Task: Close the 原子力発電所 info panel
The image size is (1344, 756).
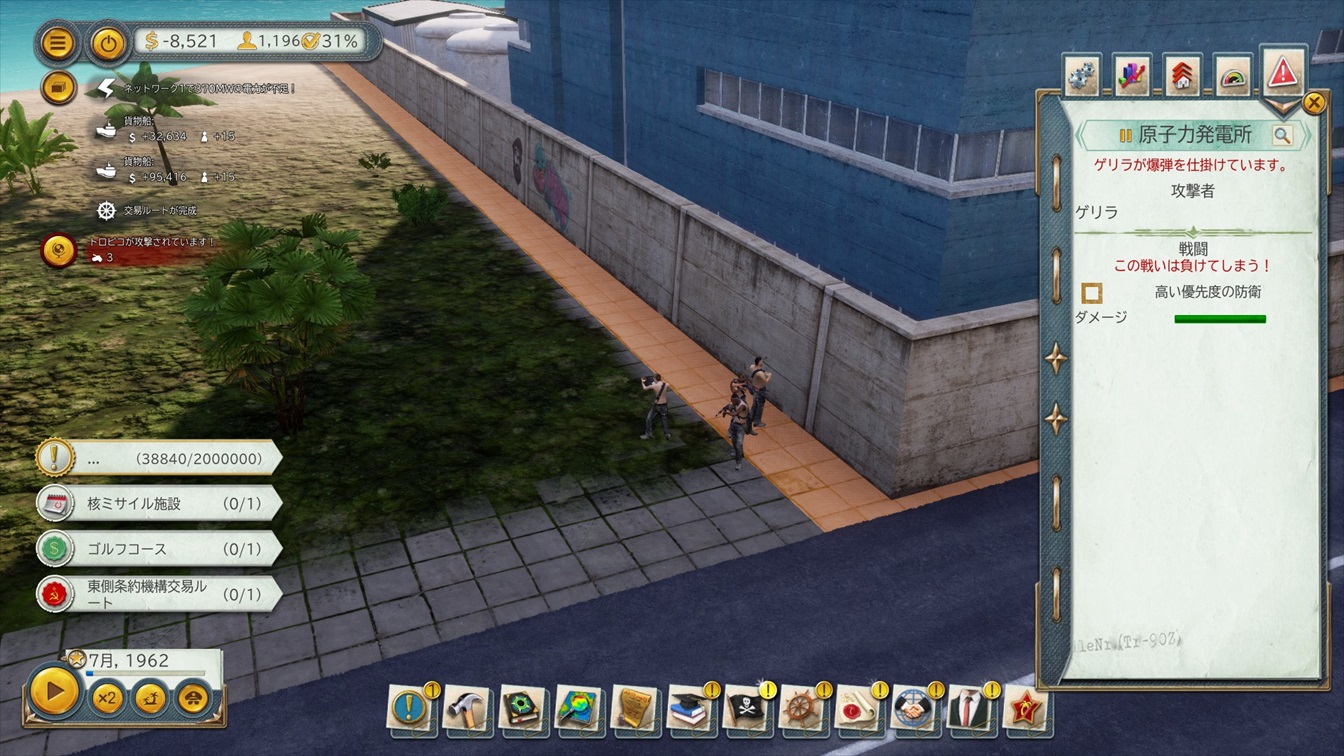Action: tap(1314, 102)
